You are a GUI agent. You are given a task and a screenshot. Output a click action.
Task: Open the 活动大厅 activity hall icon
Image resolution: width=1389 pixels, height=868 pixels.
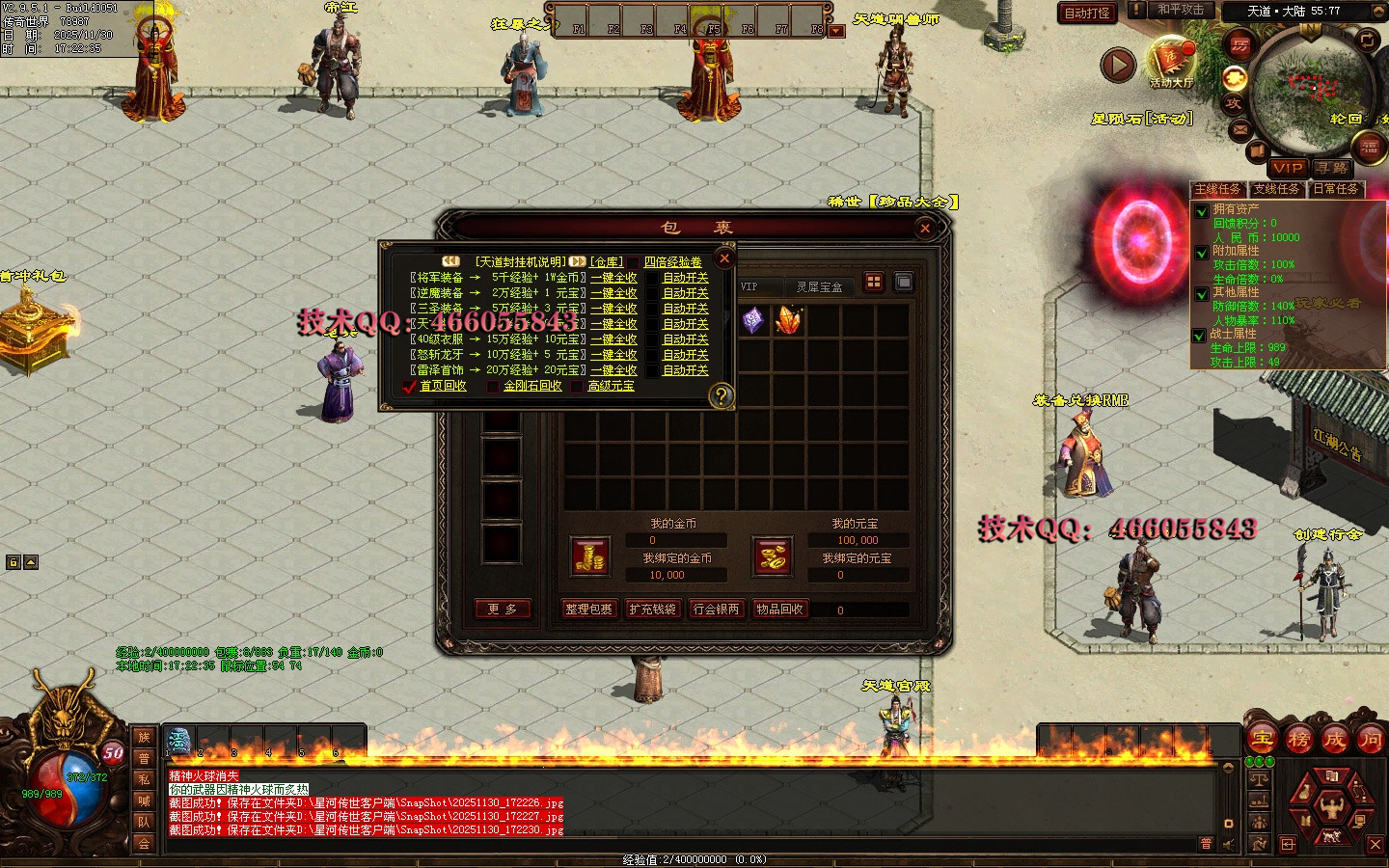click(x=1170, y=63)
